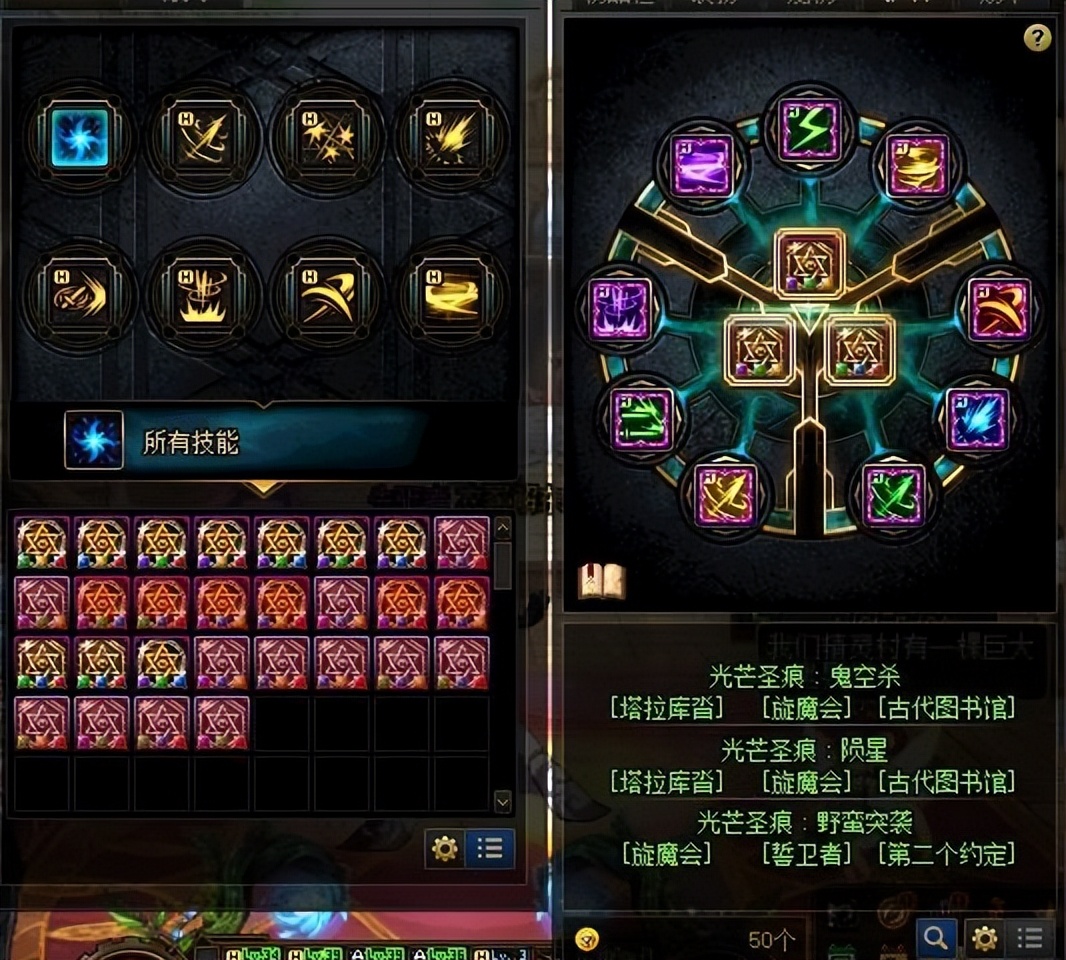Select the green lightning bolt rune slot

(810, 131)
